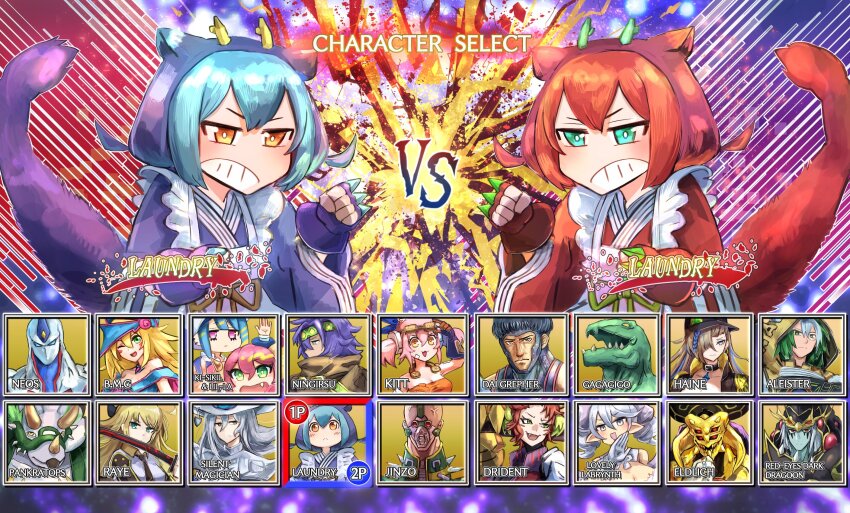The width and height of the screenshot is (850, 513).
Task: Pick the Ki-sikil & Lil-la duo tile
Action: [x=233, y=355]
